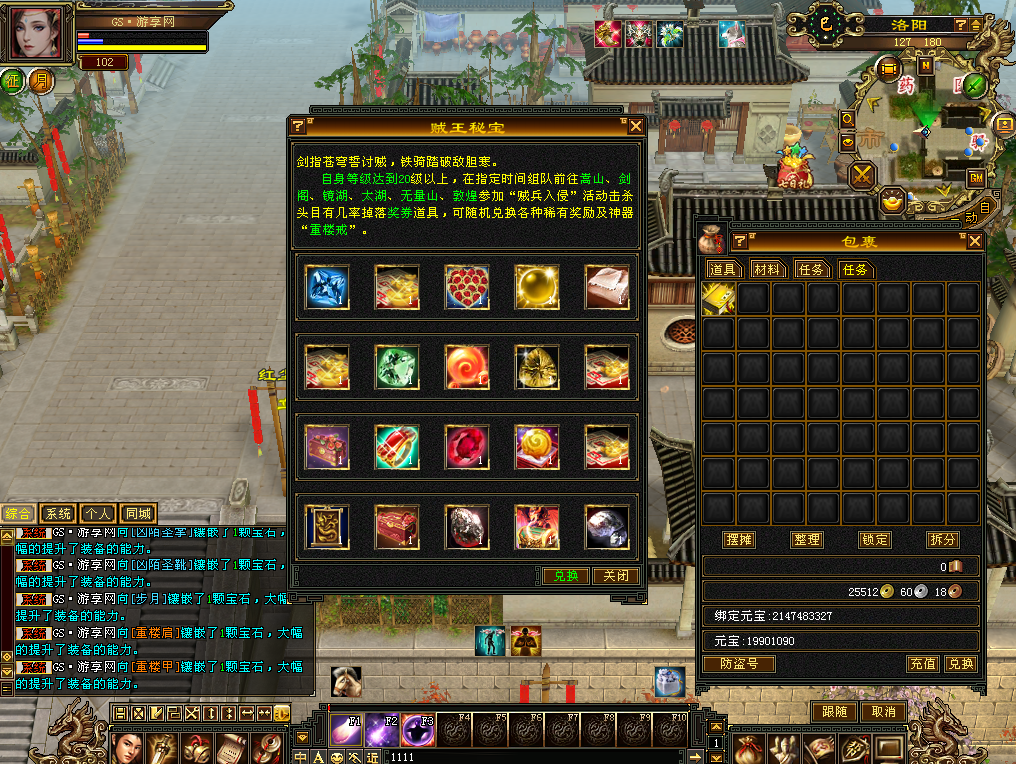Open the 同城 chat tab
This screenshot has width=1016, height=764.
pyautogui.click(x=139, y=513)
